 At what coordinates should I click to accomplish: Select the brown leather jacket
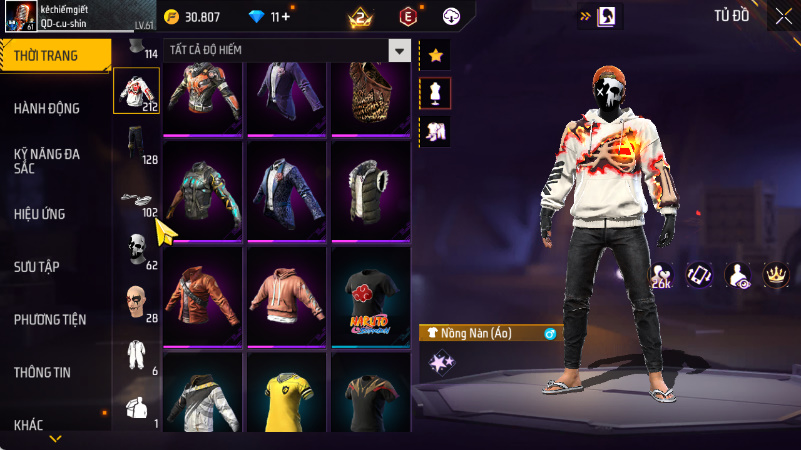pos(203,296)
